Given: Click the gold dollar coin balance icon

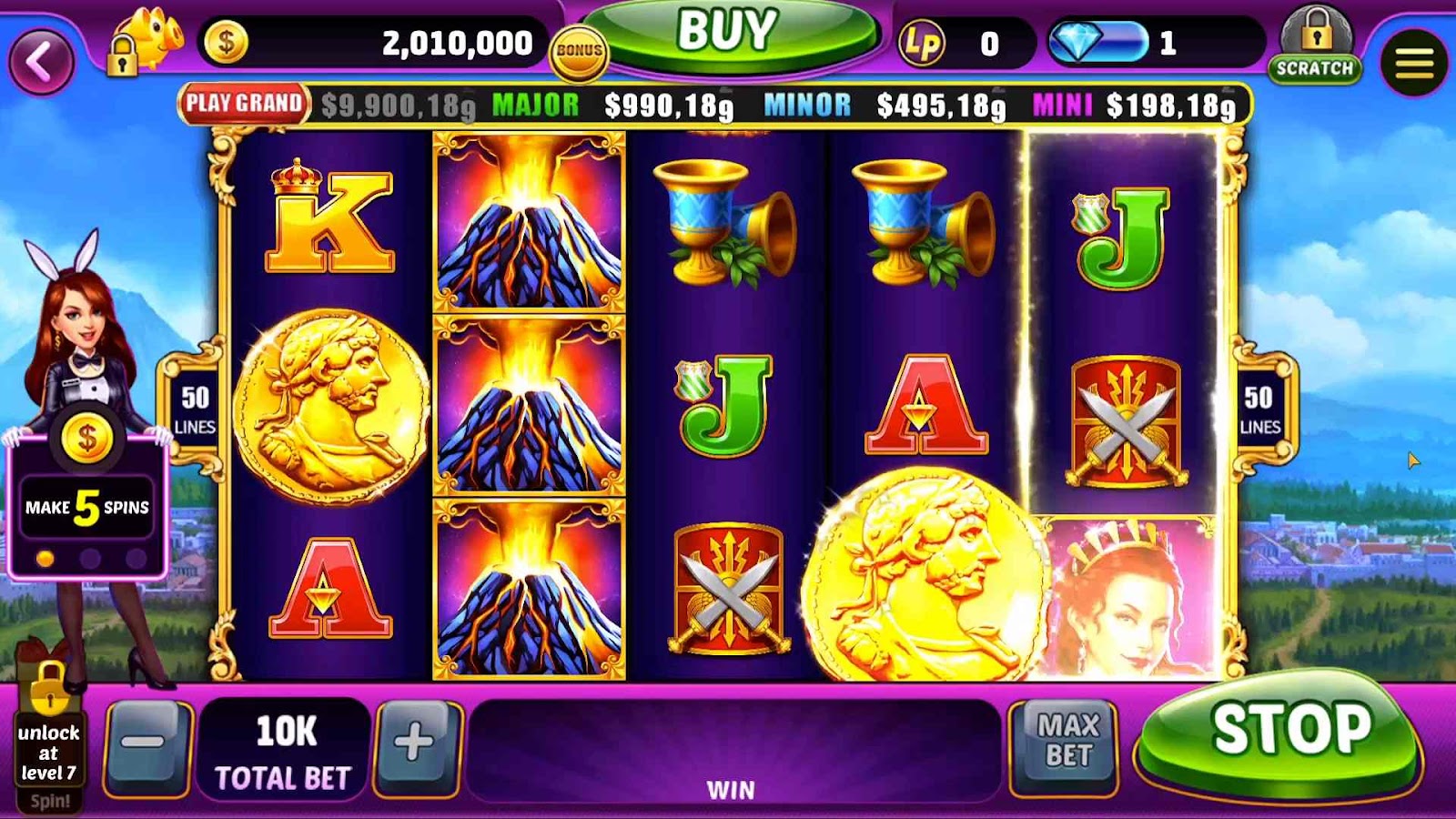Looking at the screenshot, I should tap(226, 43).
